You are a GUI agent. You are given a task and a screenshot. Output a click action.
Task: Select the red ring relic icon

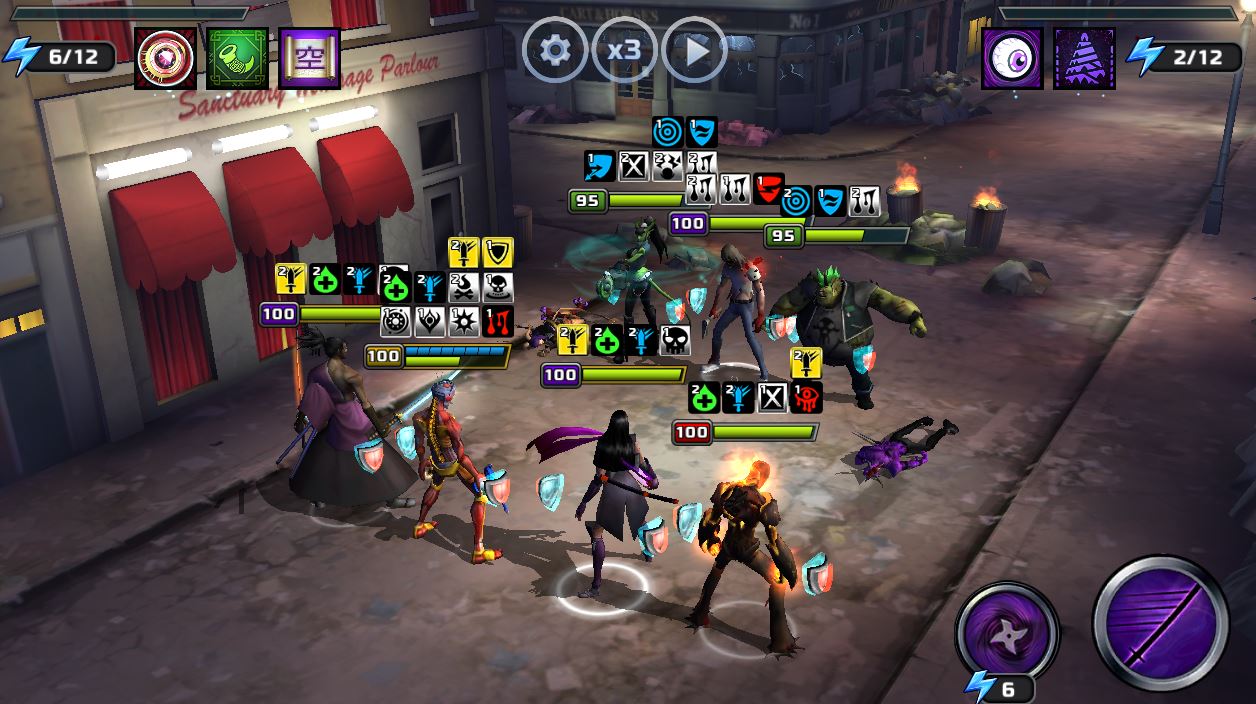coord(165,58)
